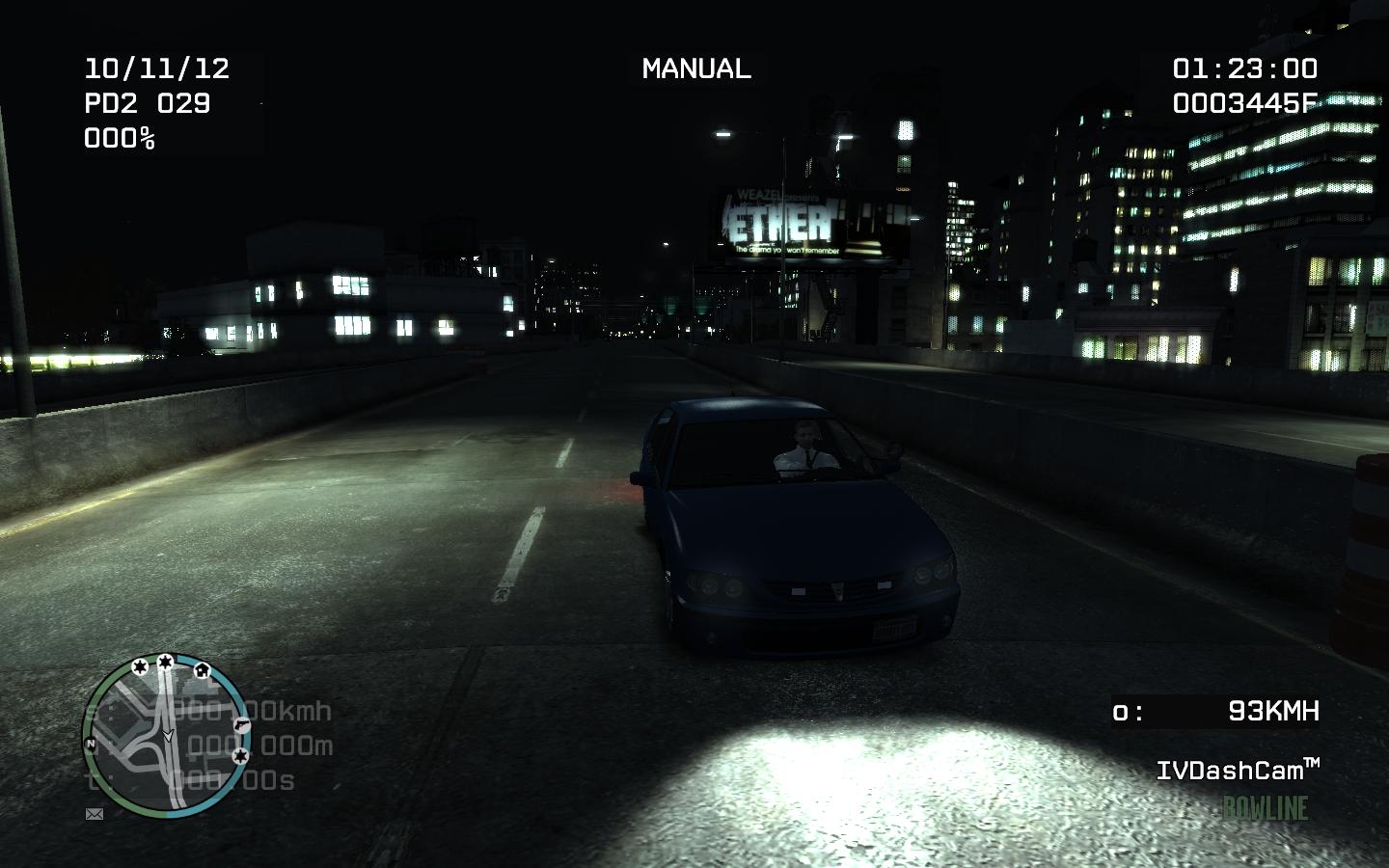Viewport: 1389px width, 868px height.
Task: Select the gun shop blip on minimap
Action: point(240,723)
